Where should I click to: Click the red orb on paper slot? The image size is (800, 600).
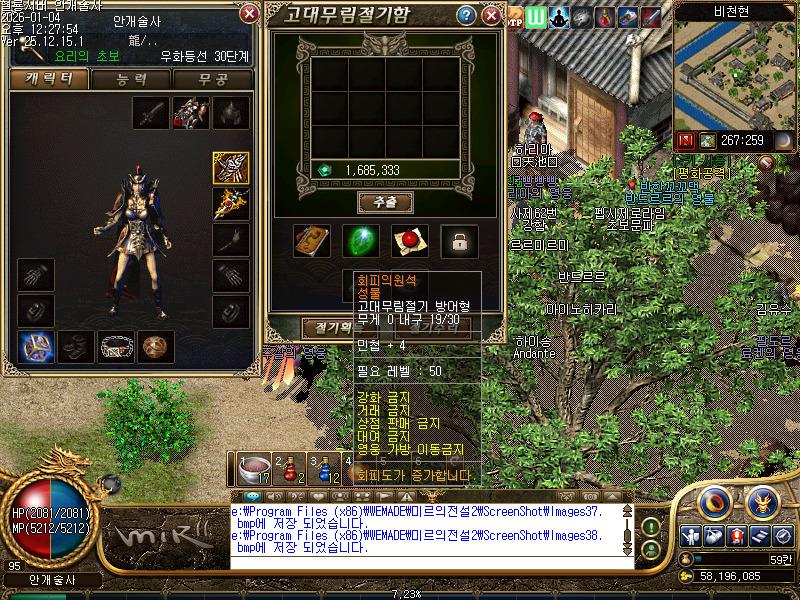pyautogui.click(x=410, y=241)
